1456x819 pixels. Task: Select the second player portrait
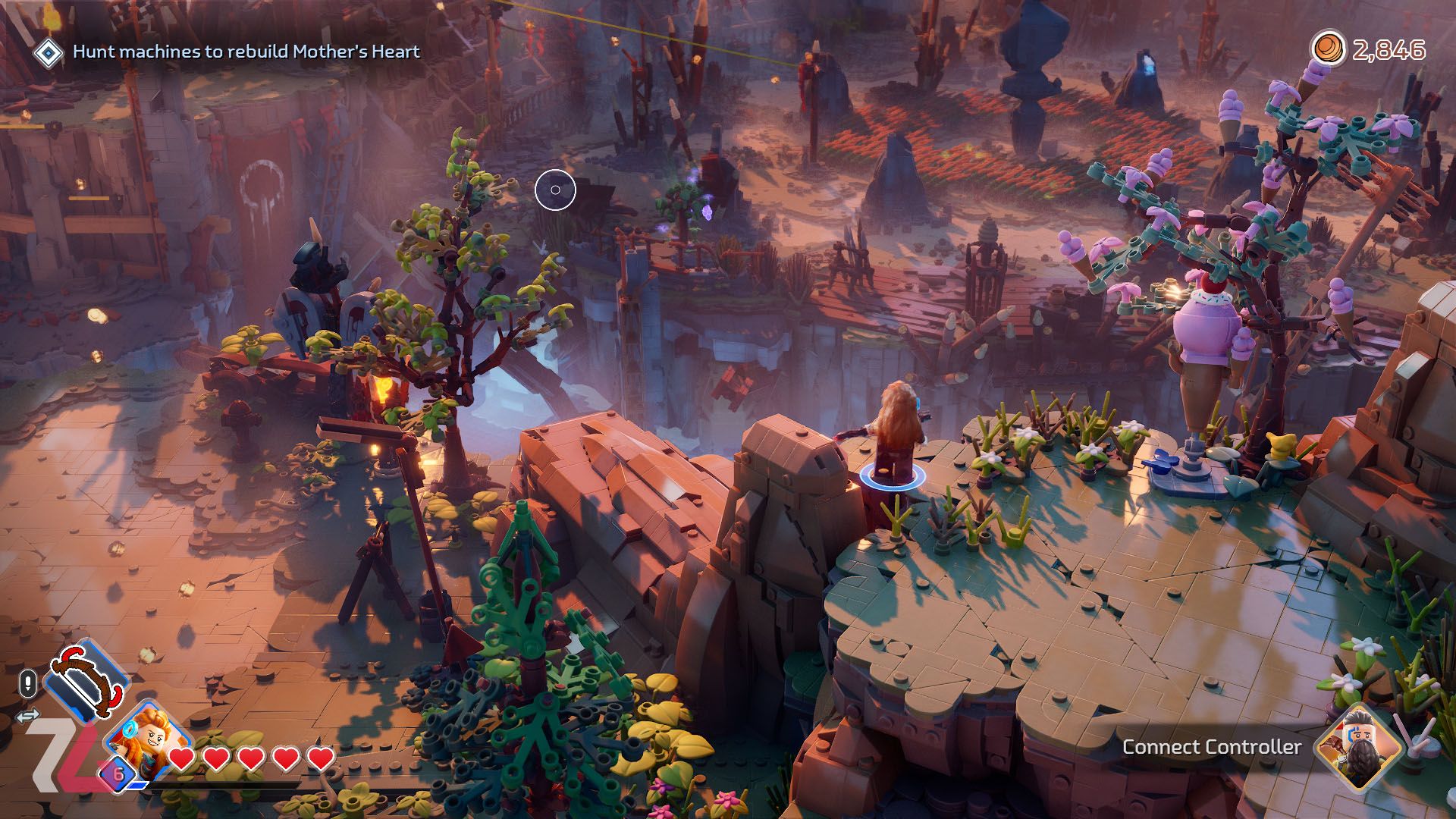click(1357, 746)
